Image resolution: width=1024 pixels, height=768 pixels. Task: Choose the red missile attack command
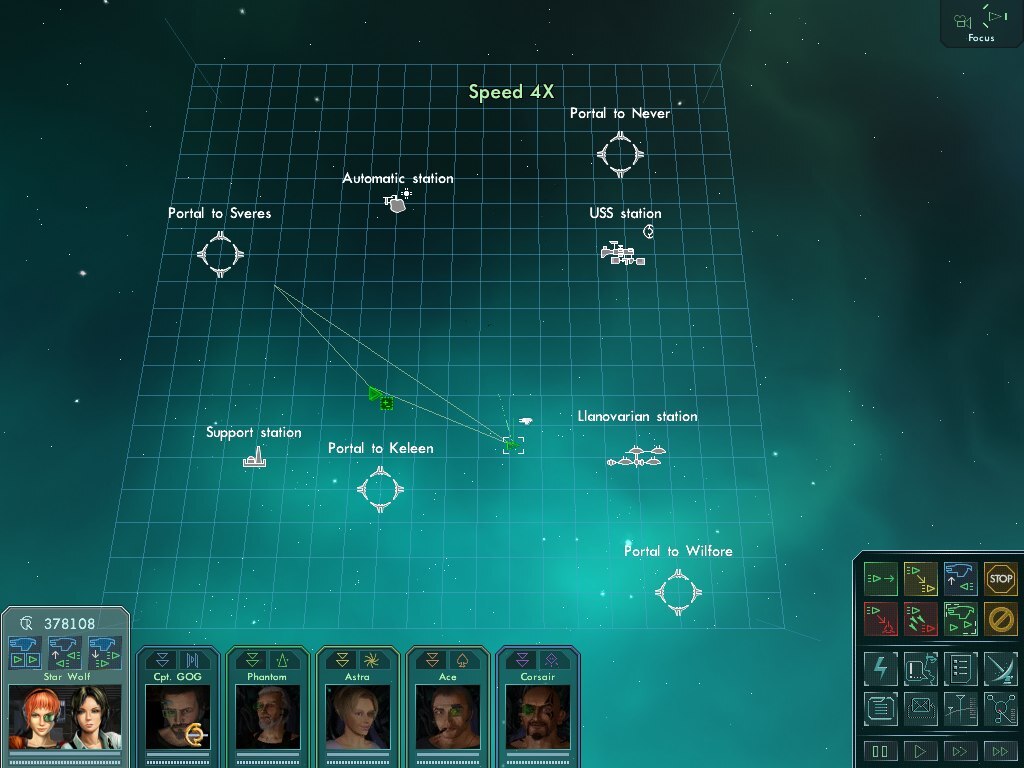pos(920,618)
